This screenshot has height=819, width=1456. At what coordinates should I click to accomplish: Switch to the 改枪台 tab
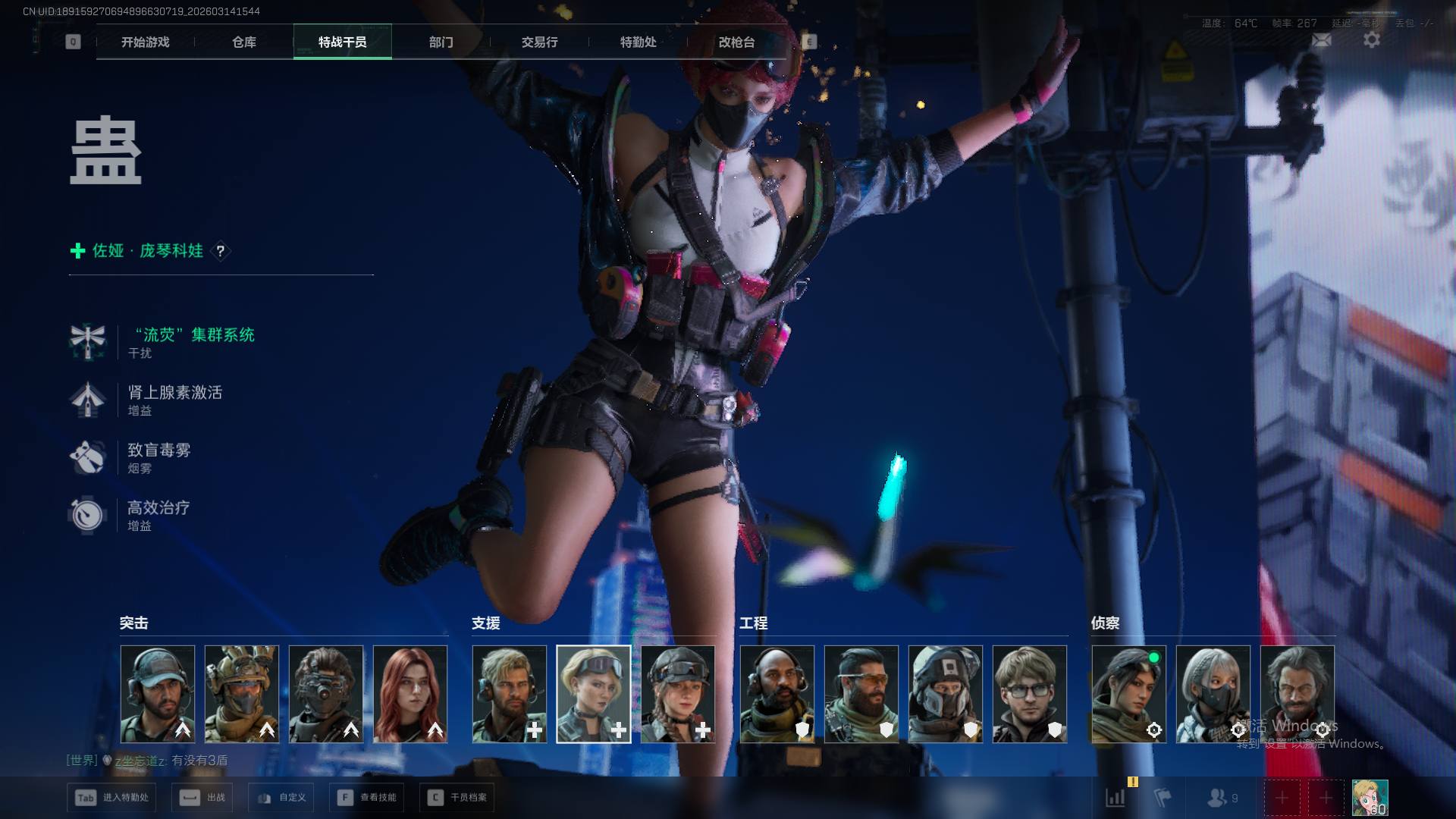tap(736, 42)
